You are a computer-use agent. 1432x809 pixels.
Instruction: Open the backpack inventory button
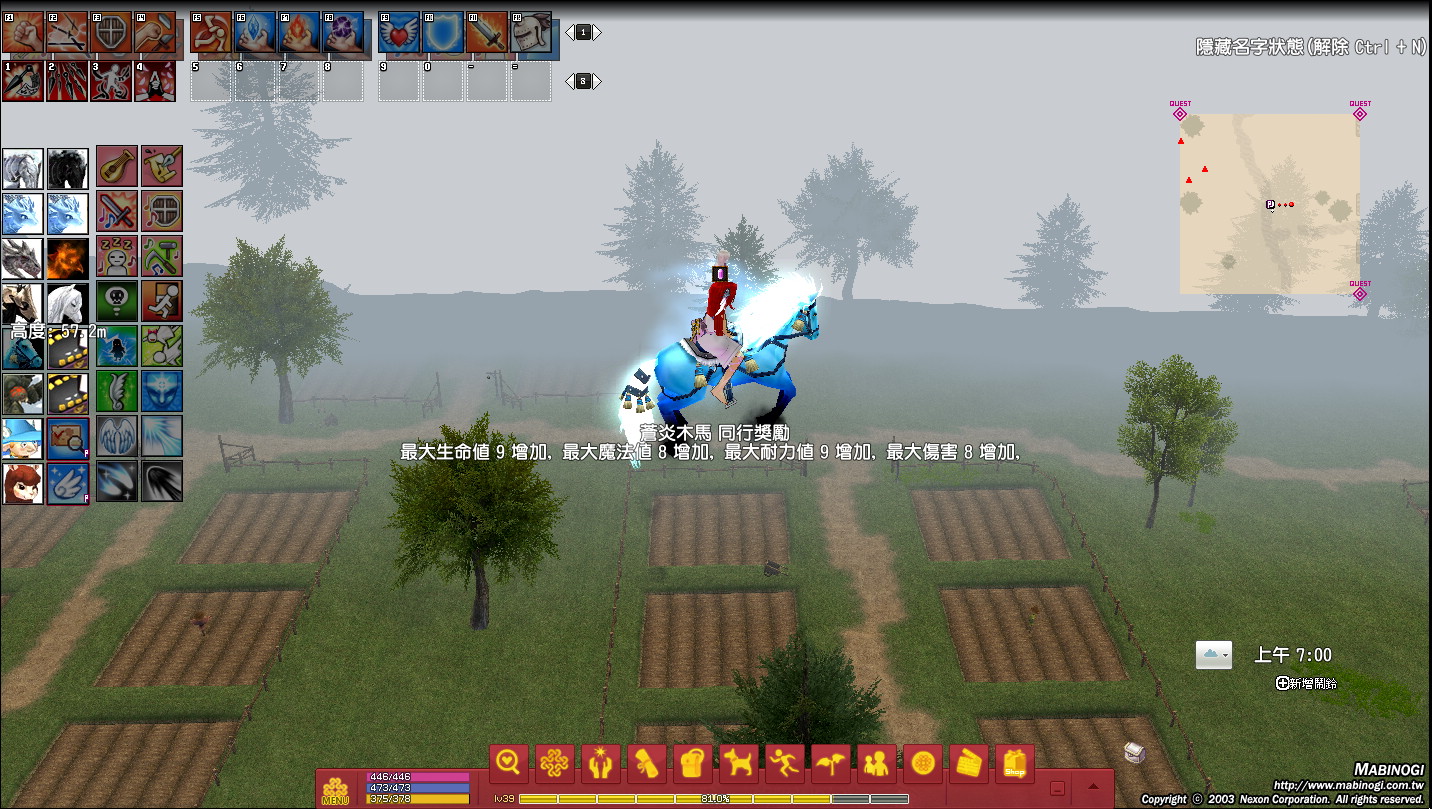click(693, 765)
